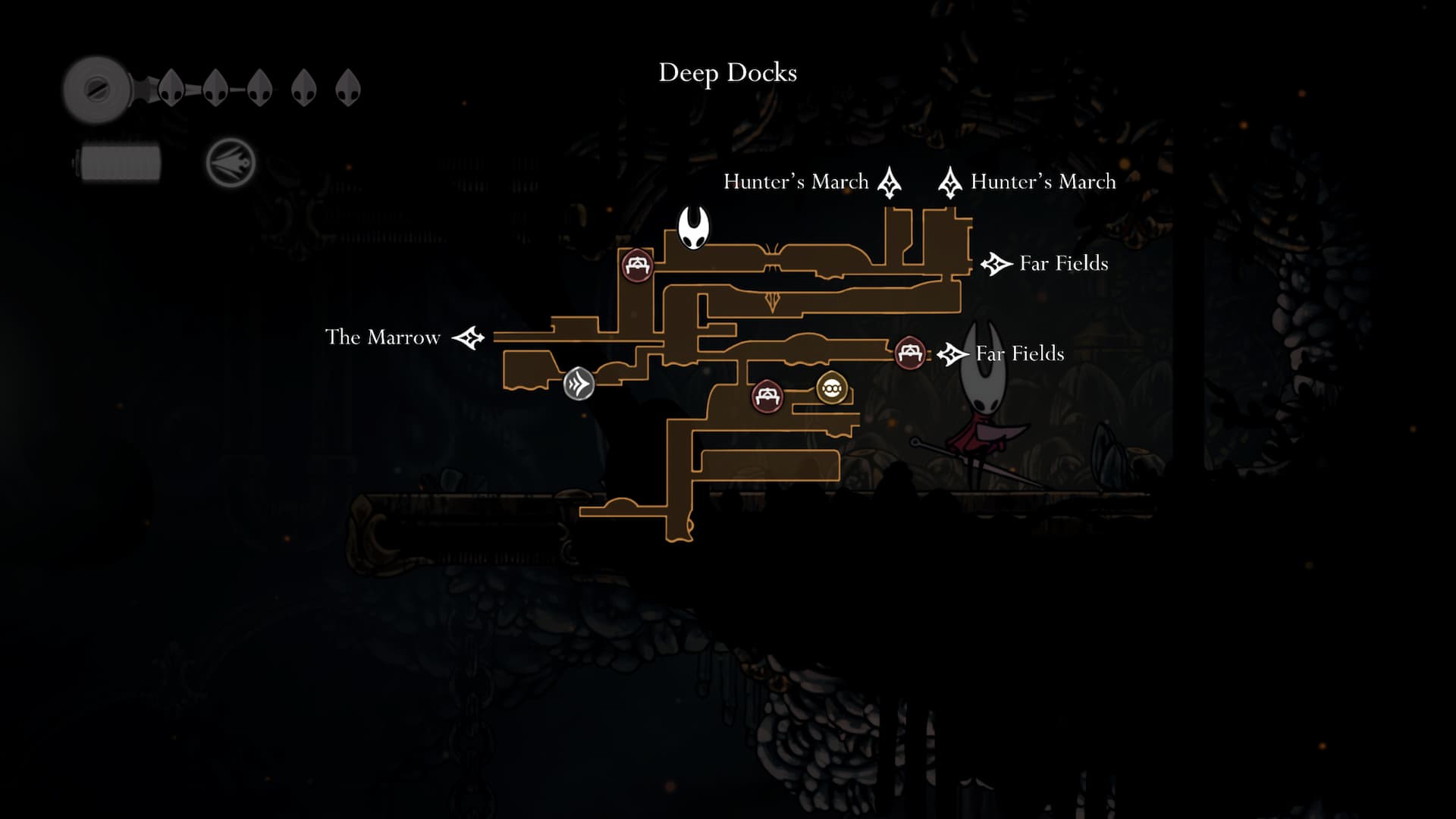Click the gray fast-travel chevron marker

(579, 384)
